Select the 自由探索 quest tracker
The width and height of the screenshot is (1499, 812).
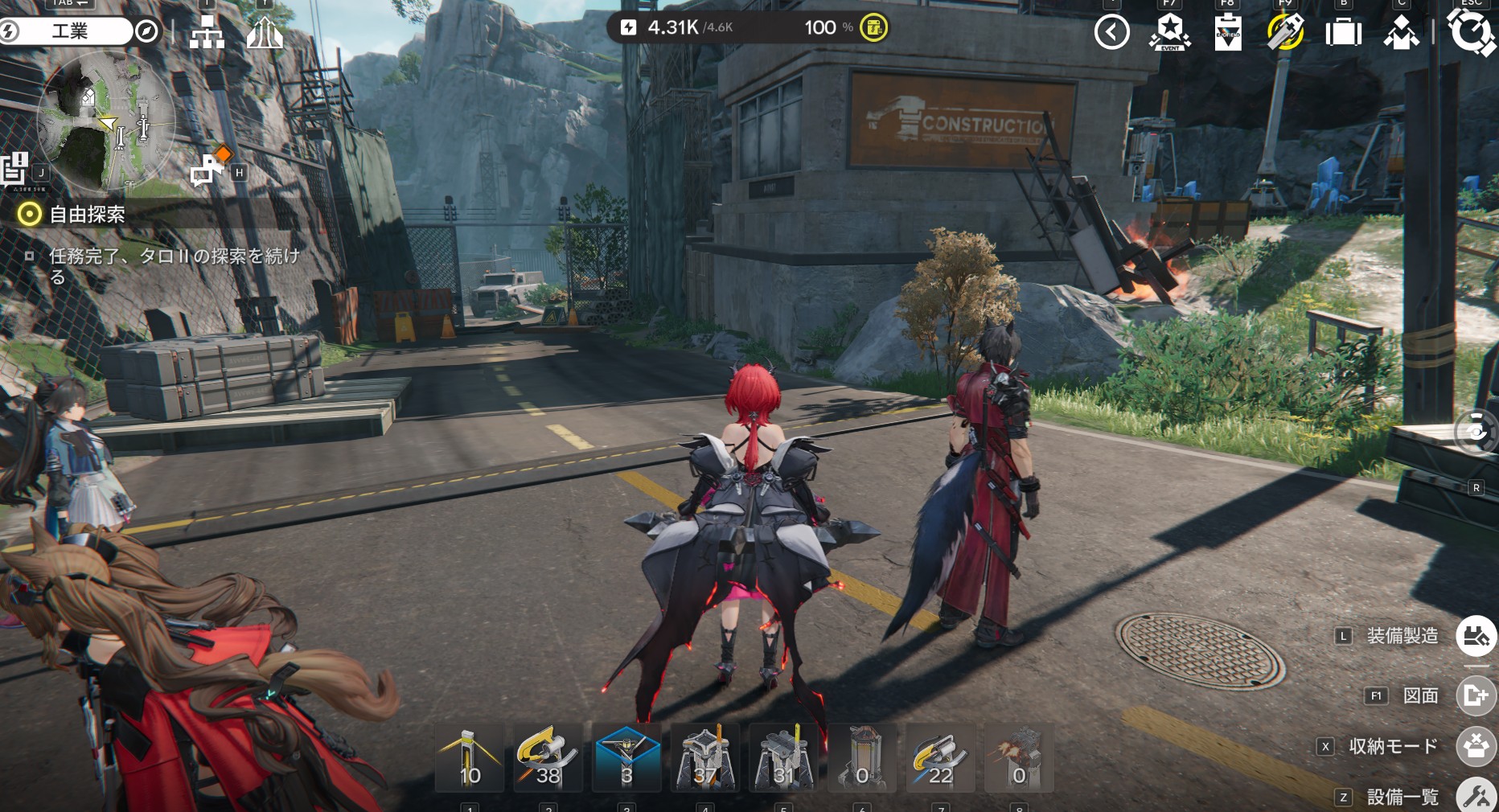point(87,214)
